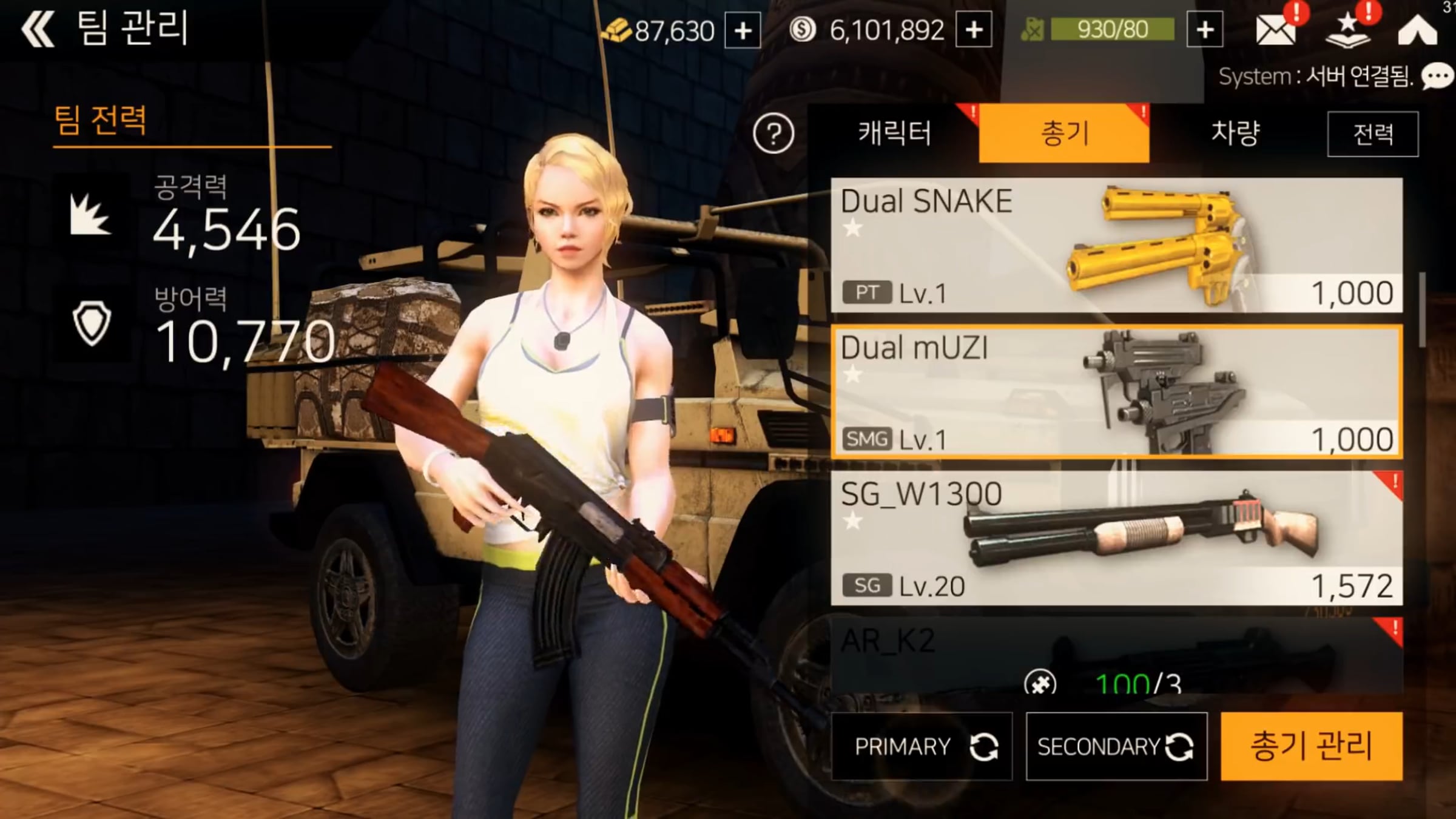Sort by the 전력 button
This screenshot has width=1456, height=819.
tap(1372, 134)
